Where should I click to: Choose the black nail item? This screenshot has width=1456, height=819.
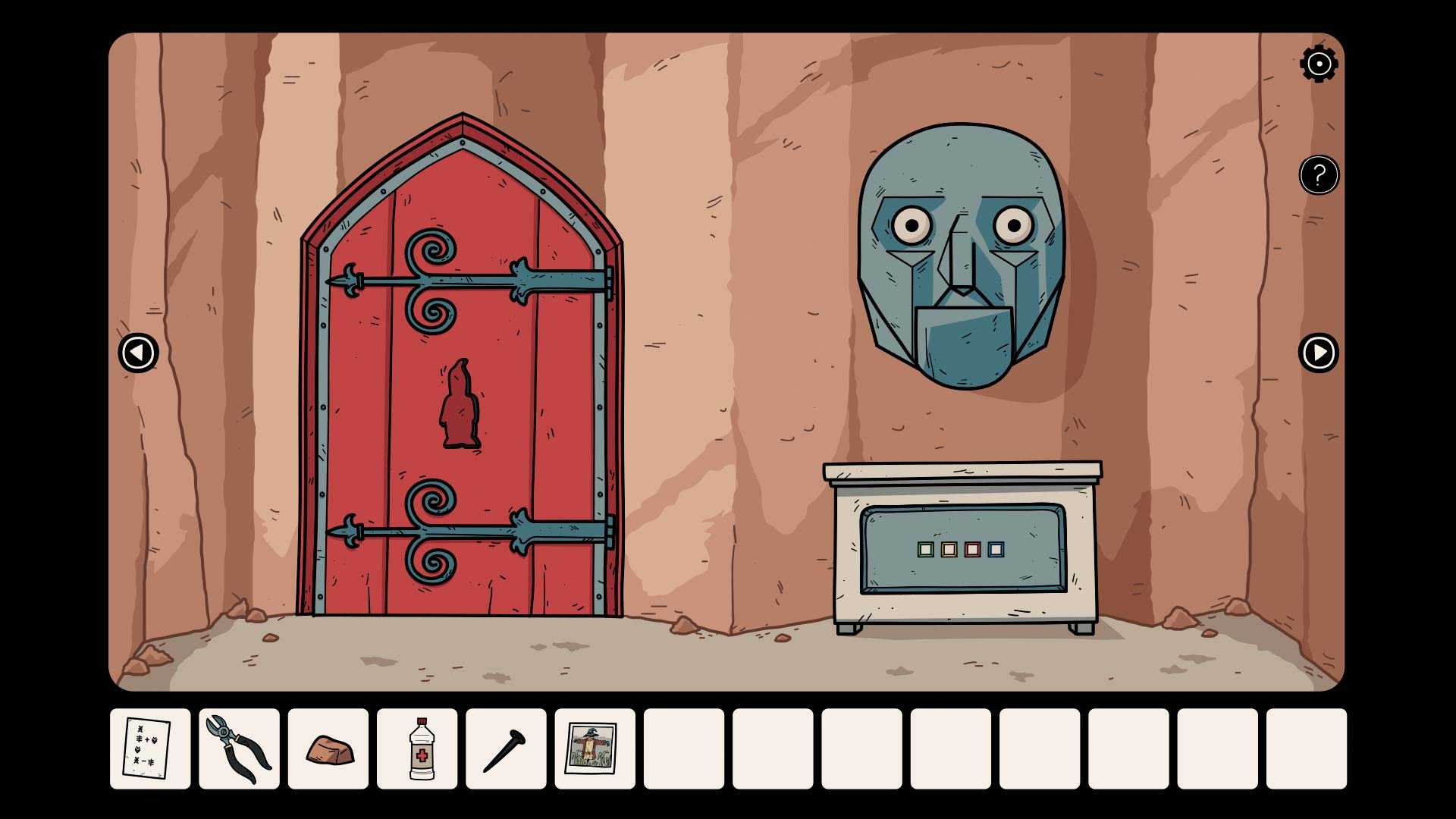[506, 748]
